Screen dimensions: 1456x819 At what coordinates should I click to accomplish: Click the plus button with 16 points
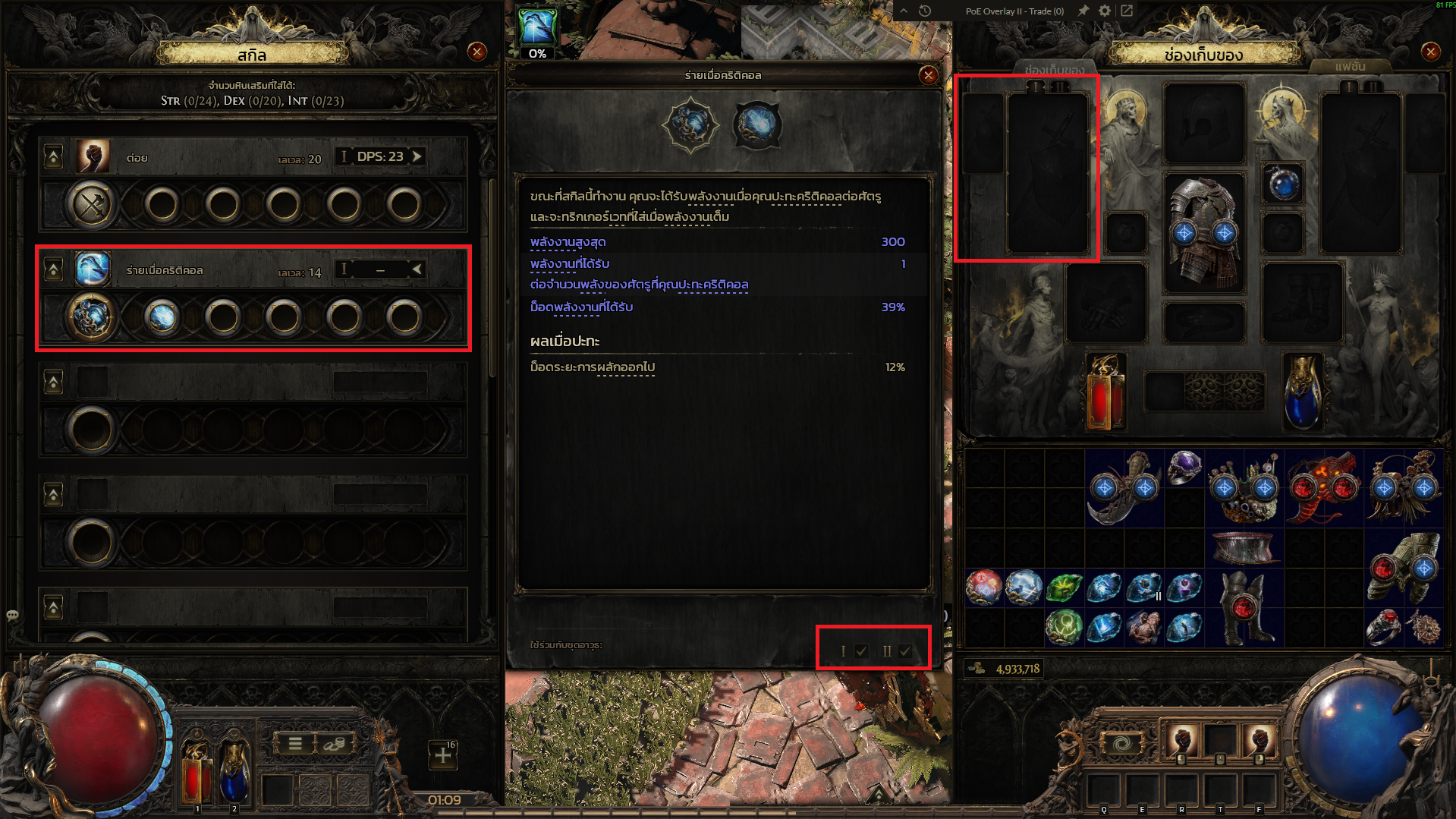click(x=443, y=754)
